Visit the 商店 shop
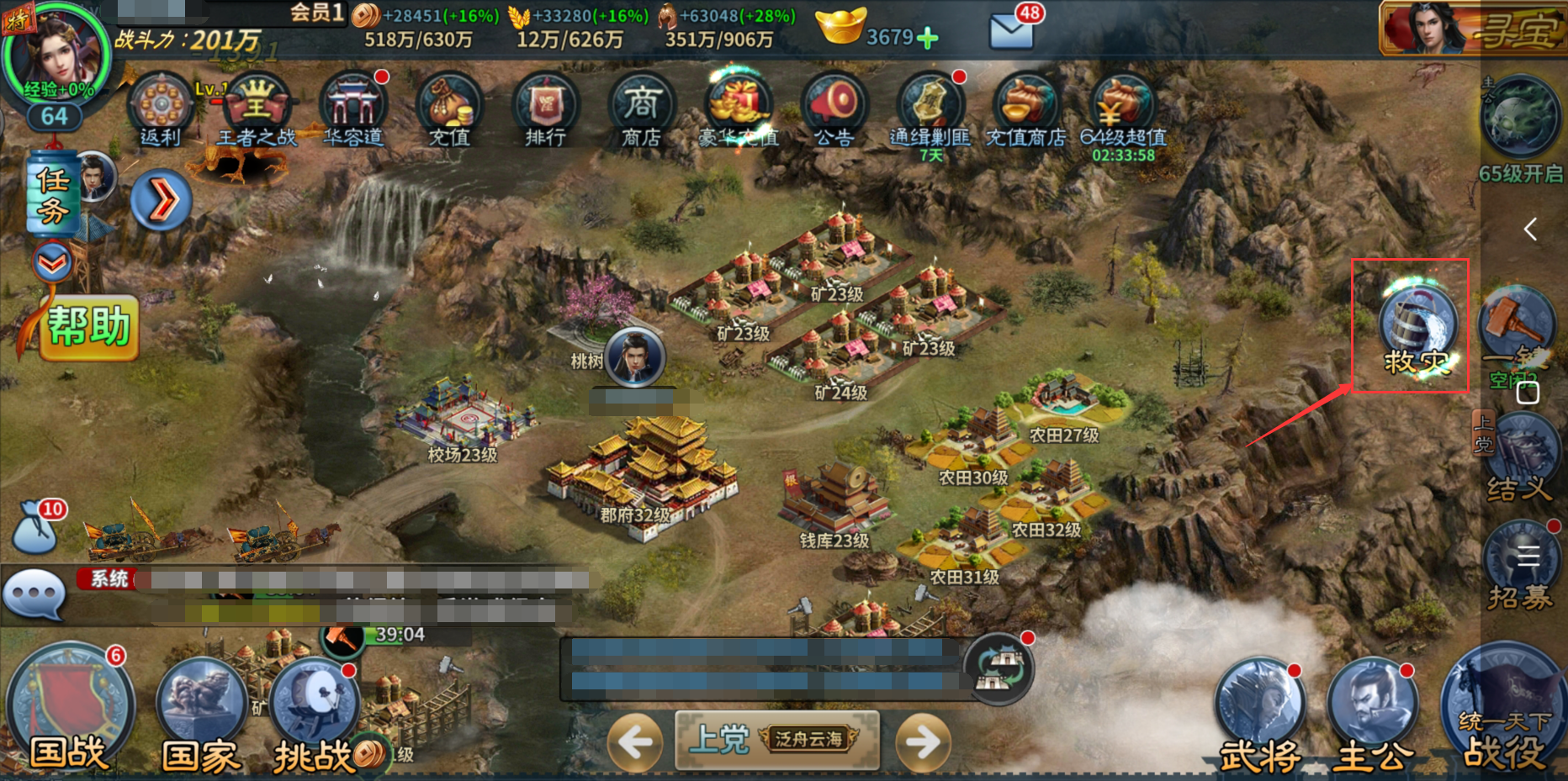This screenshot has height=781, width=1568. coord(641,109)
